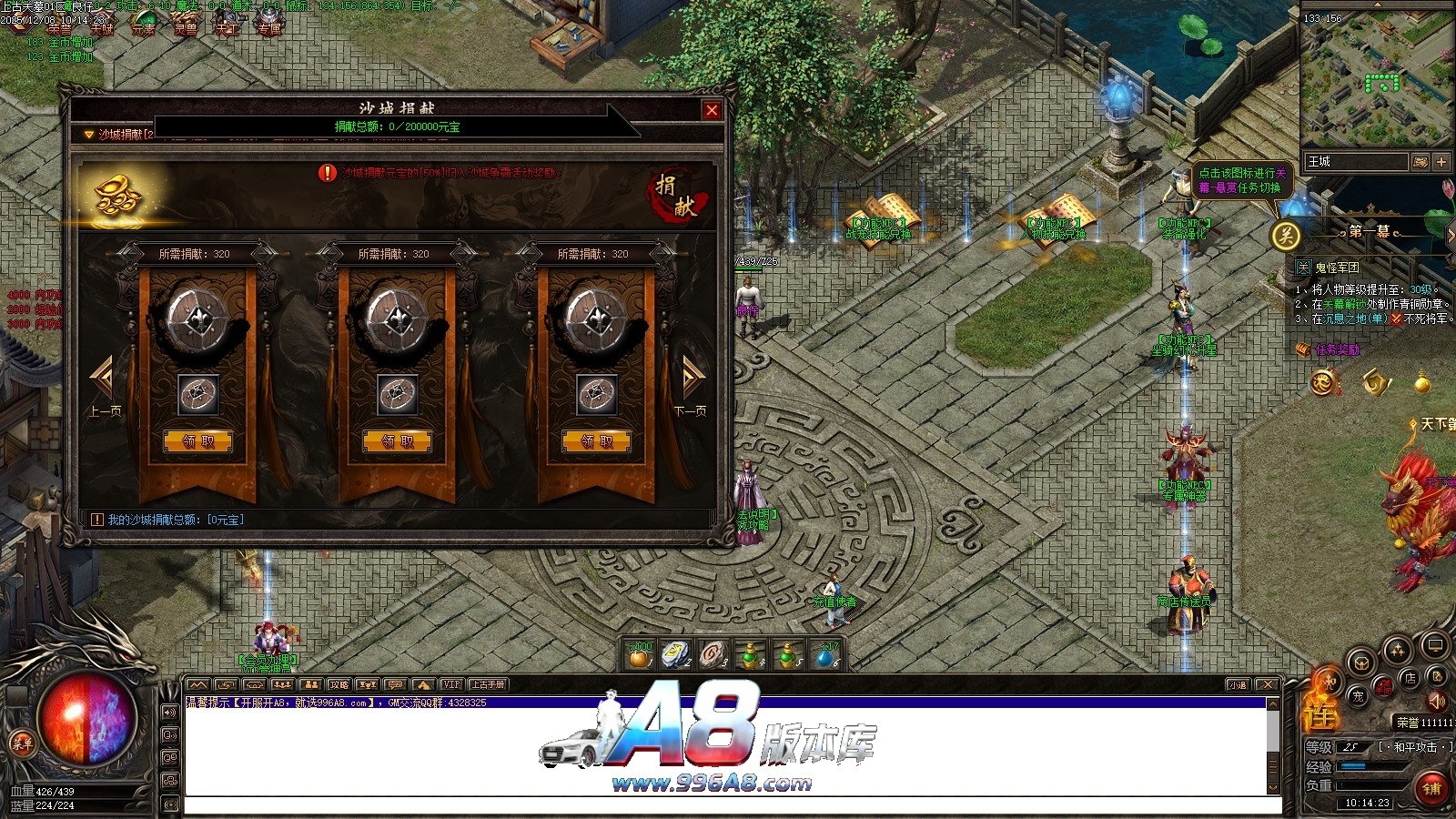1456x819 pixels.
Task: Open the world map next to 王城
Action: 1420,162
